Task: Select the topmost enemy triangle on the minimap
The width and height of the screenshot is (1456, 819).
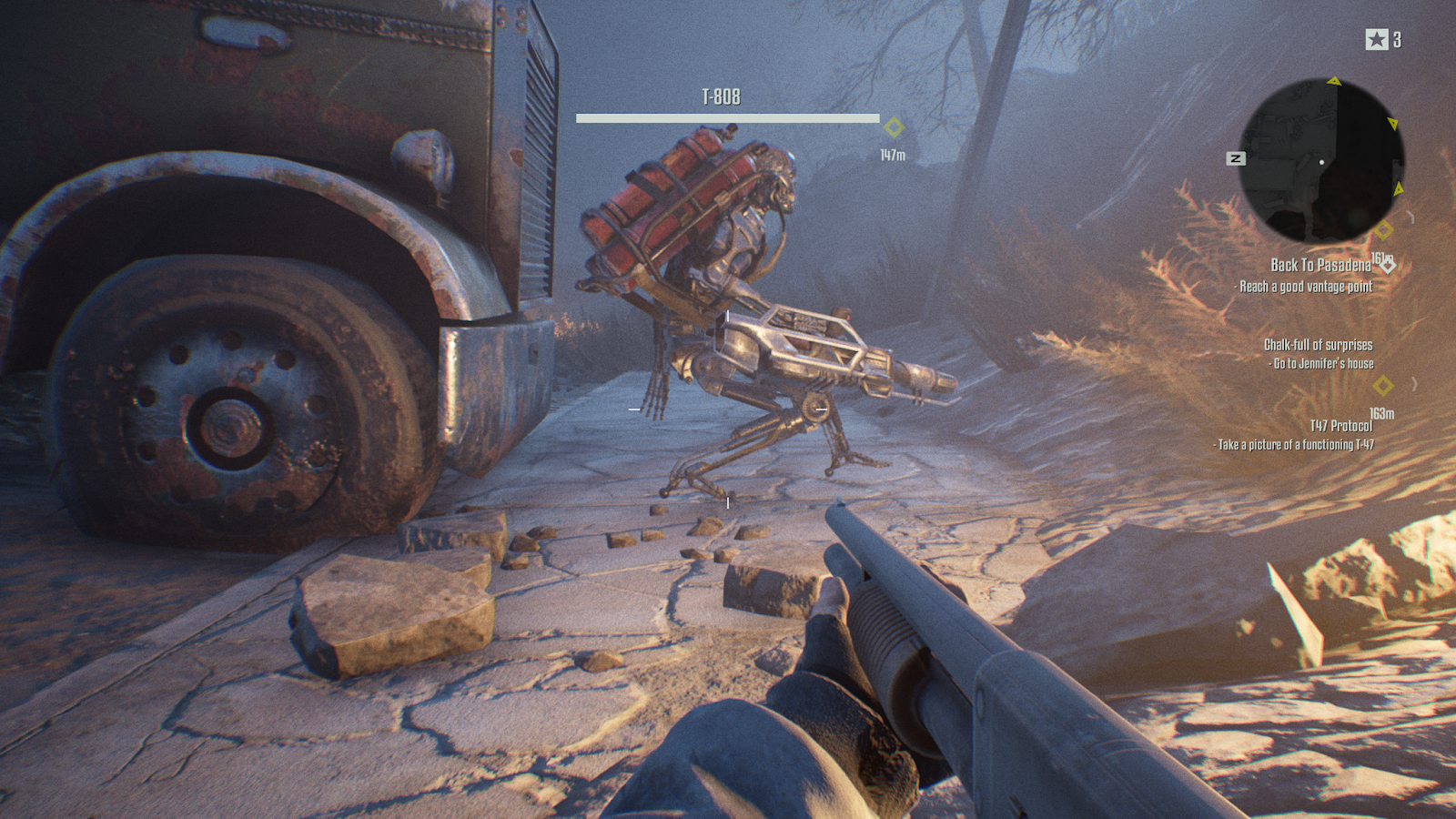Action: point(1335,82)
